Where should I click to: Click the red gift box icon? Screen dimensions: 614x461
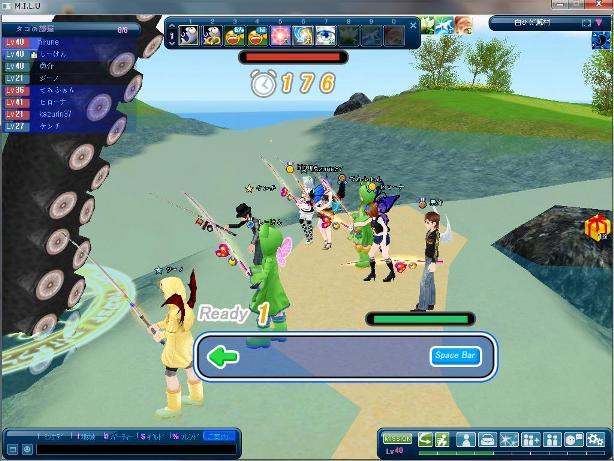coord(597,227)
